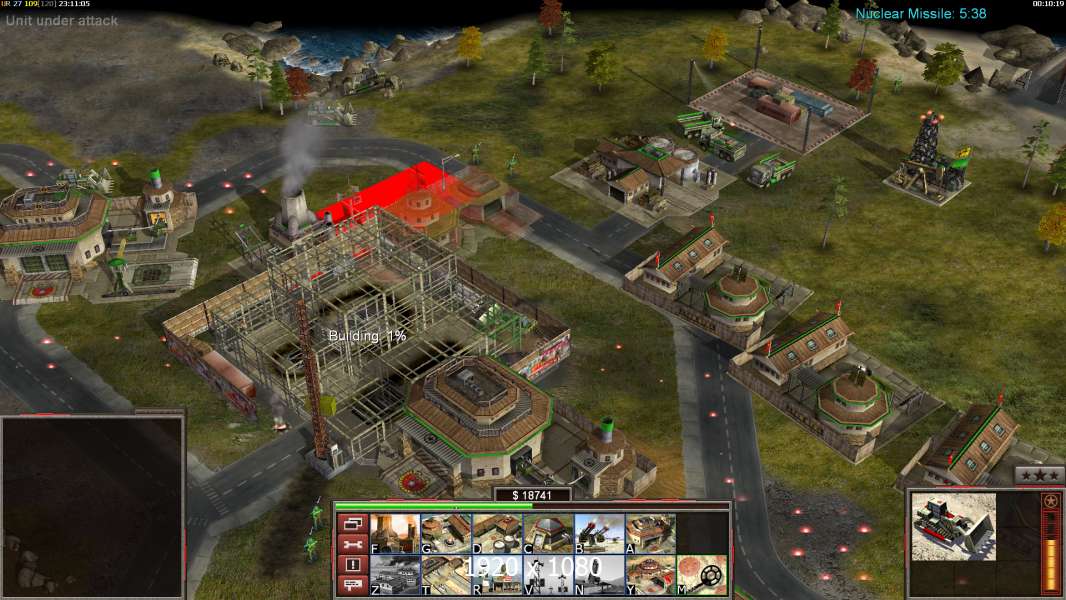Screen dimensions: 1066x600
Task: Click the dark minimap radar panel
Action: [x=93, y=505]
